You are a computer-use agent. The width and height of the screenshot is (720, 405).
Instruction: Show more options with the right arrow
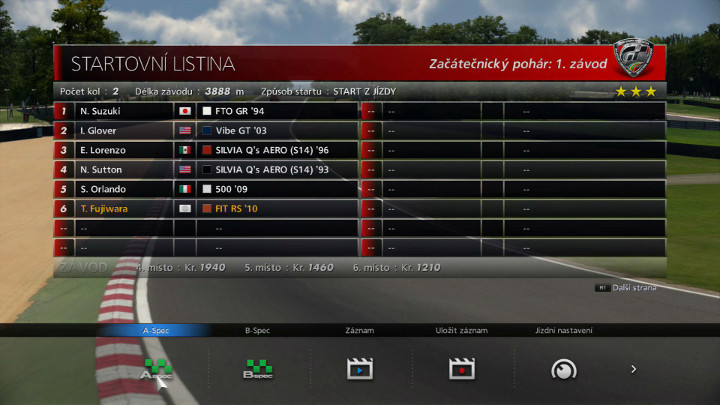(633, 369)
